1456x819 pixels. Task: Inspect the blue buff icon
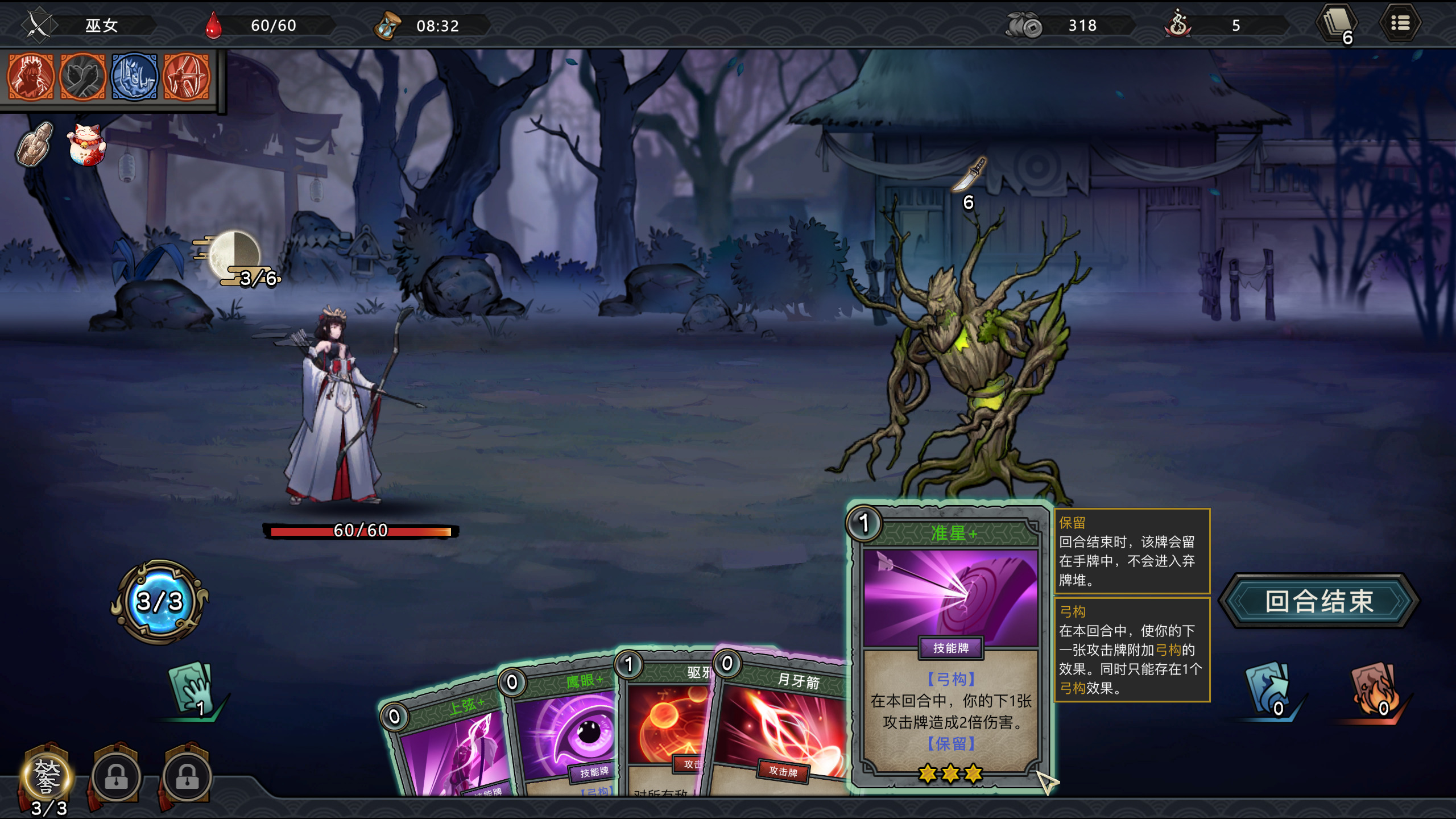click(x=134, y=77)
